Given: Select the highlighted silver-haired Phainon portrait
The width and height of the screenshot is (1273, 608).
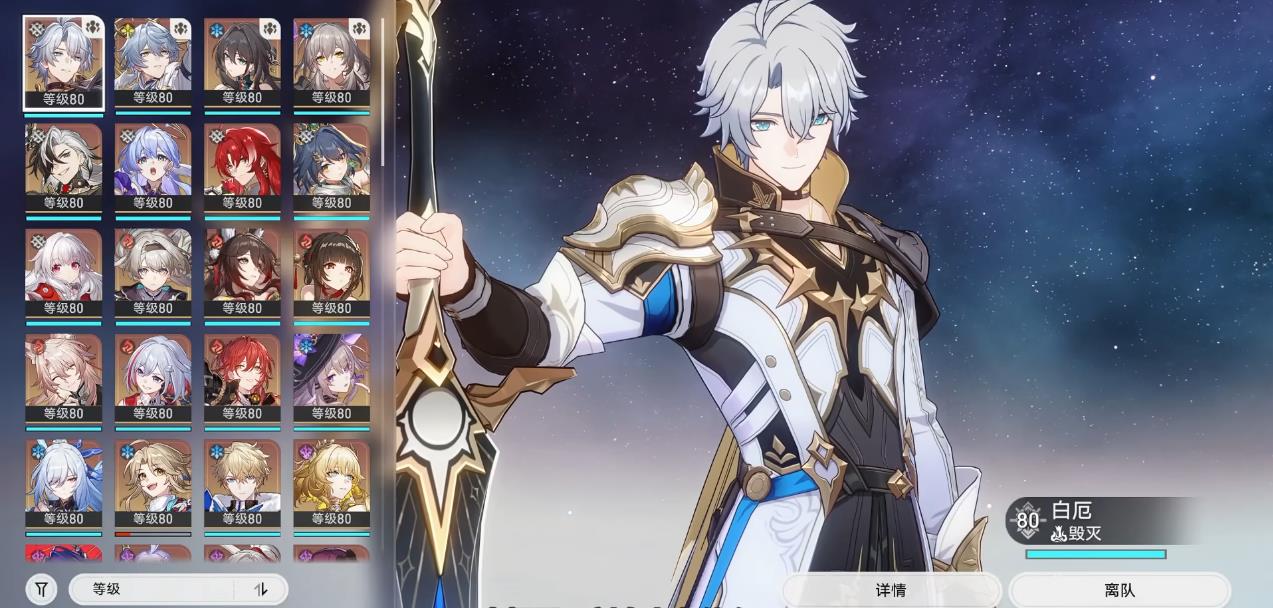Looking at the screenshot, I should [x=63, y=62].
